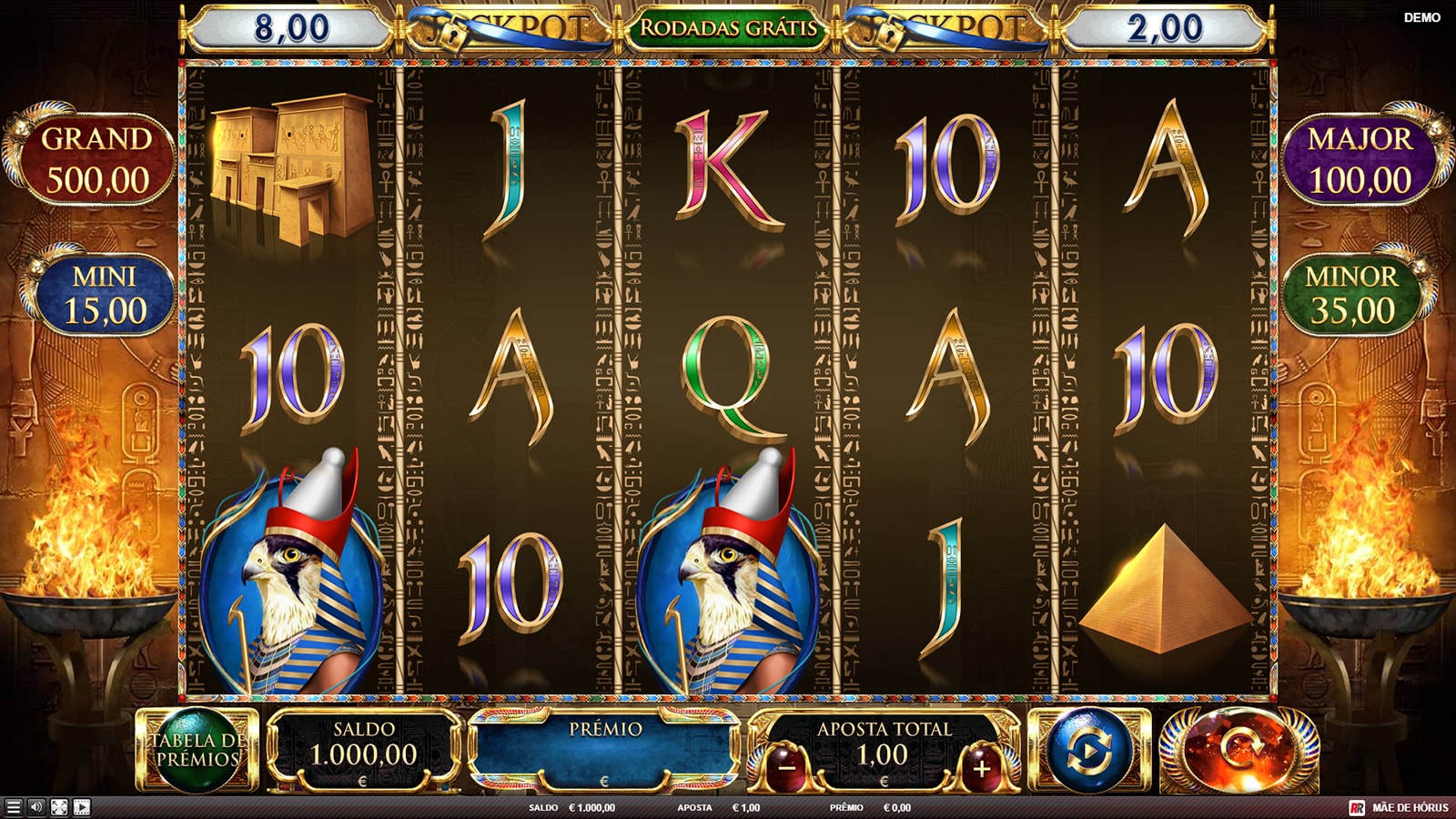Enter fullscreen with the arrows icon
Screen dimensions: 1456x819
(59, 807)
